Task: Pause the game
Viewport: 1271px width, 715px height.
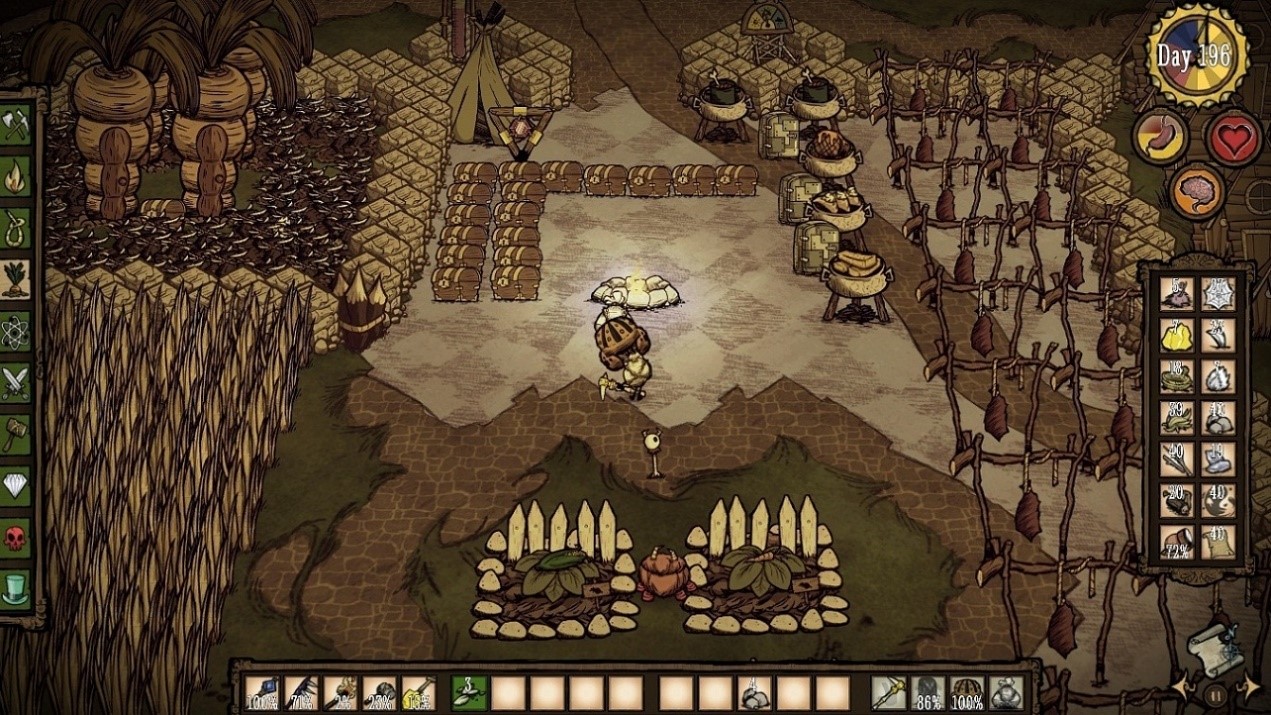Action: tap(1216, 694)
